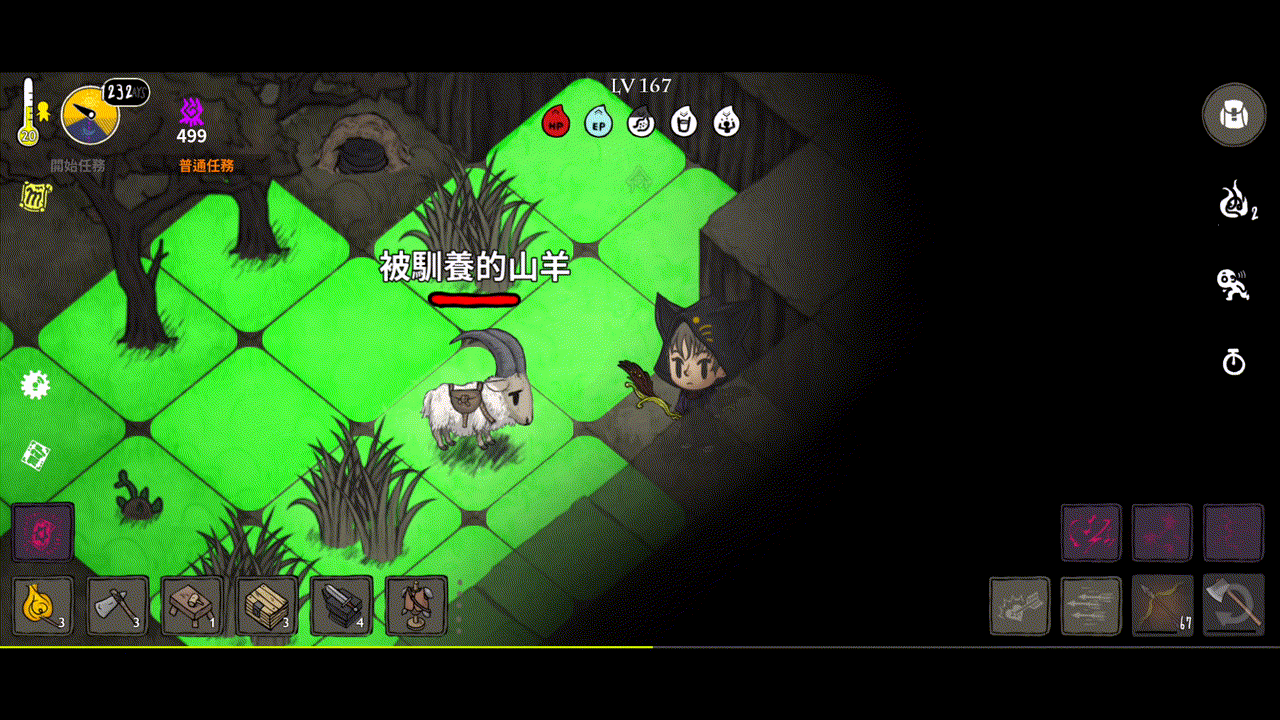
Task: Click the timer clock icon on right edge
Action: click(x=1234, y=363)
